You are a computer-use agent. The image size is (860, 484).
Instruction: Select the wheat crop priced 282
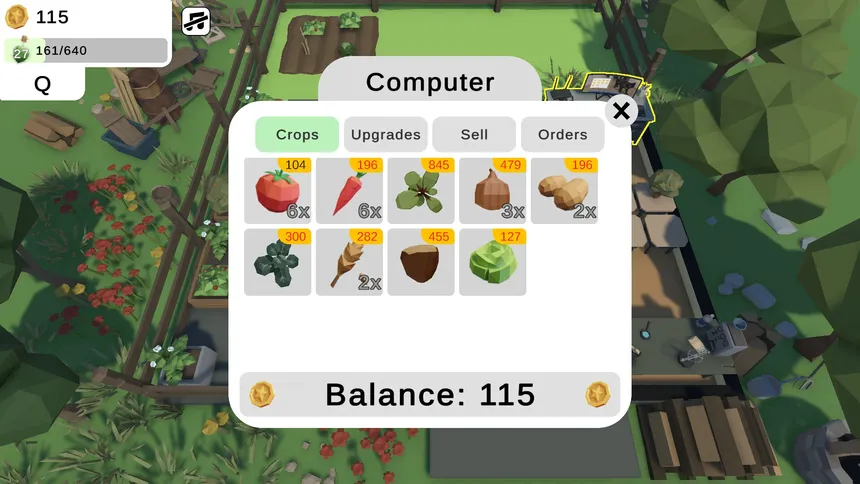coord(350,262)
